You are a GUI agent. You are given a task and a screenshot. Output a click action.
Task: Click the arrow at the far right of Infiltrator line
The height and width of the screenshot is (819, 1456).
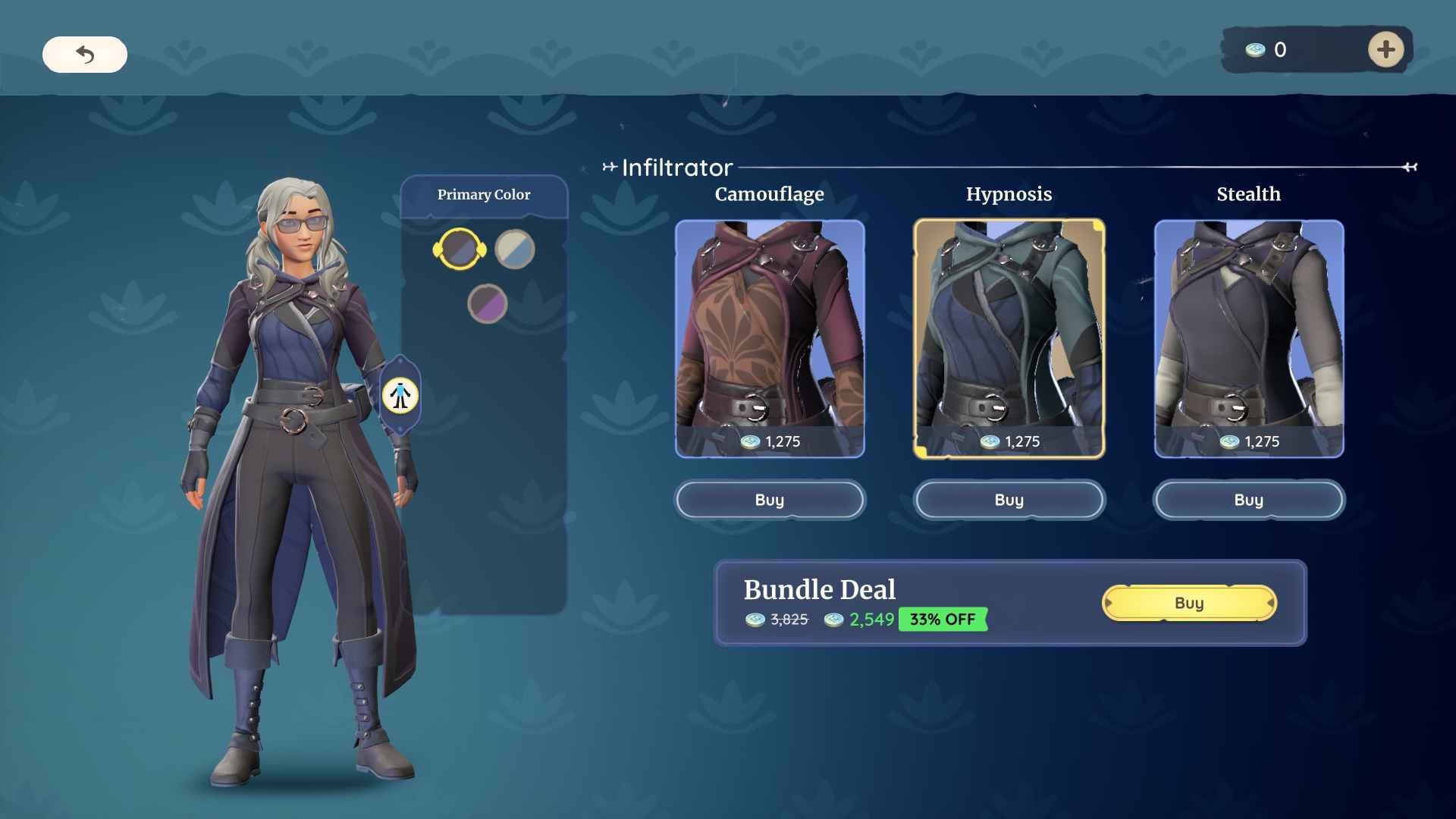pos(1410,167)
